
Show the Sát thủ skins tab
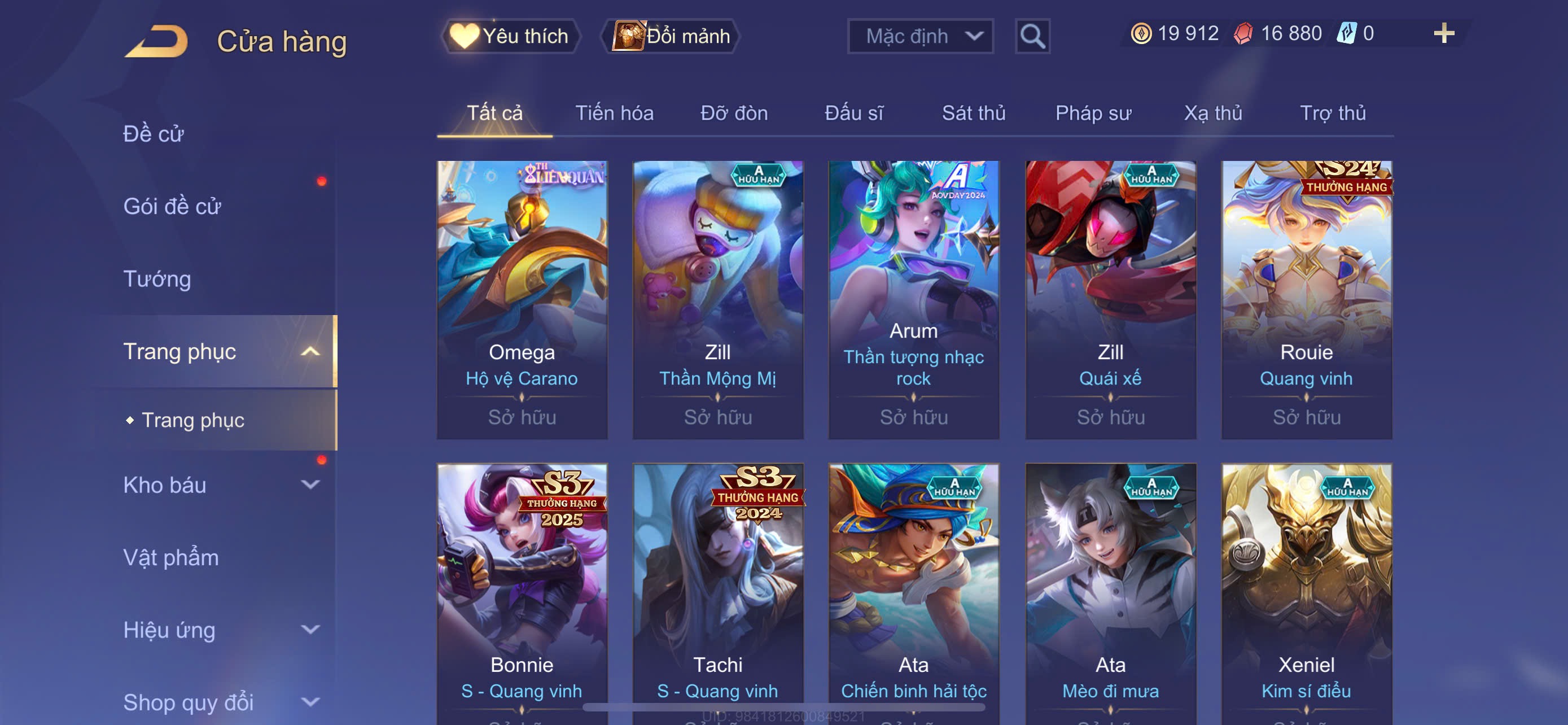973,113
